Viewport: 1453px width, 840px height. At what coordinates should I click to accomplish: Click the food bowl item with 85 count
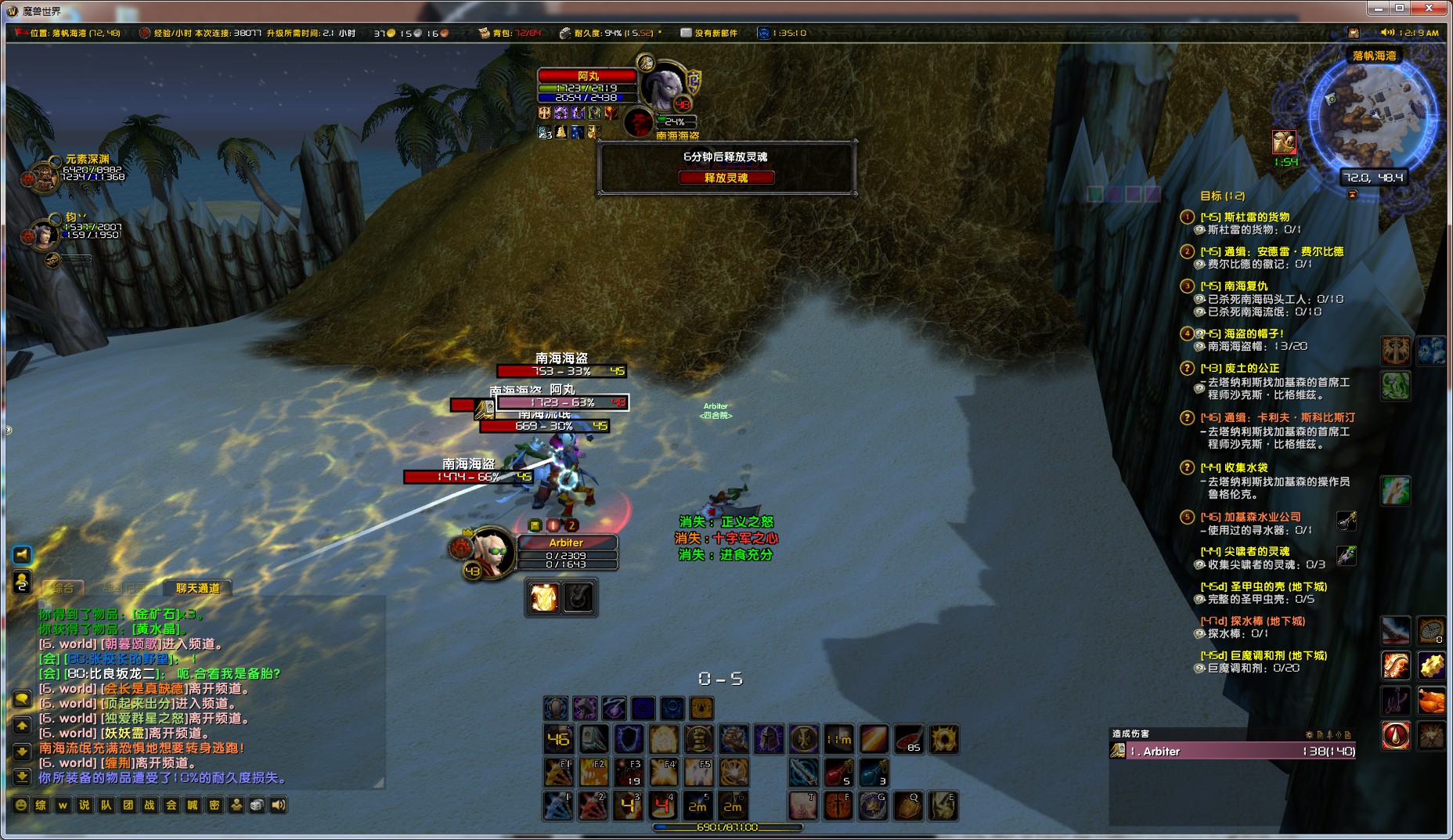[908, 739]
